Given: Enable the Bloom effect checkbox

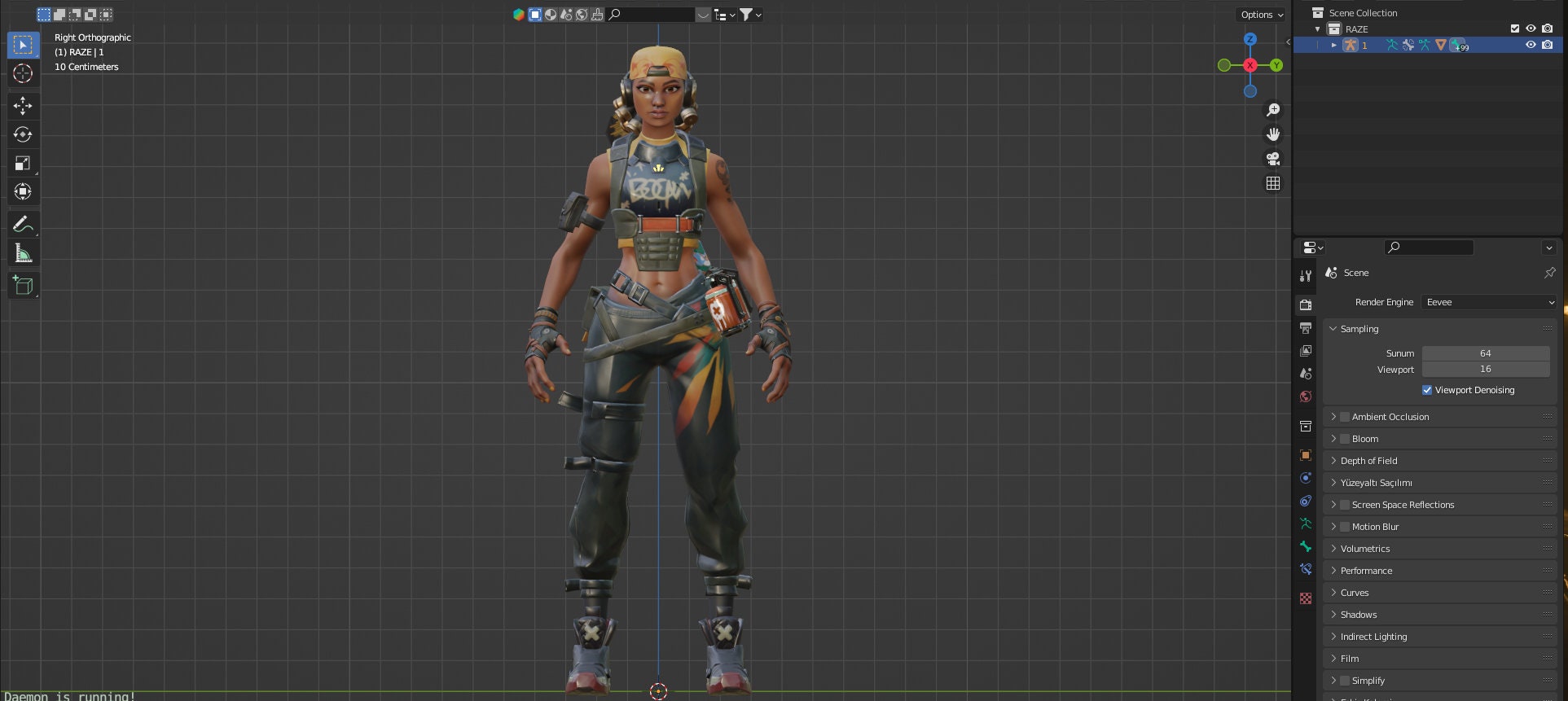Looking at the screenshot, I should click(1344, 439).
